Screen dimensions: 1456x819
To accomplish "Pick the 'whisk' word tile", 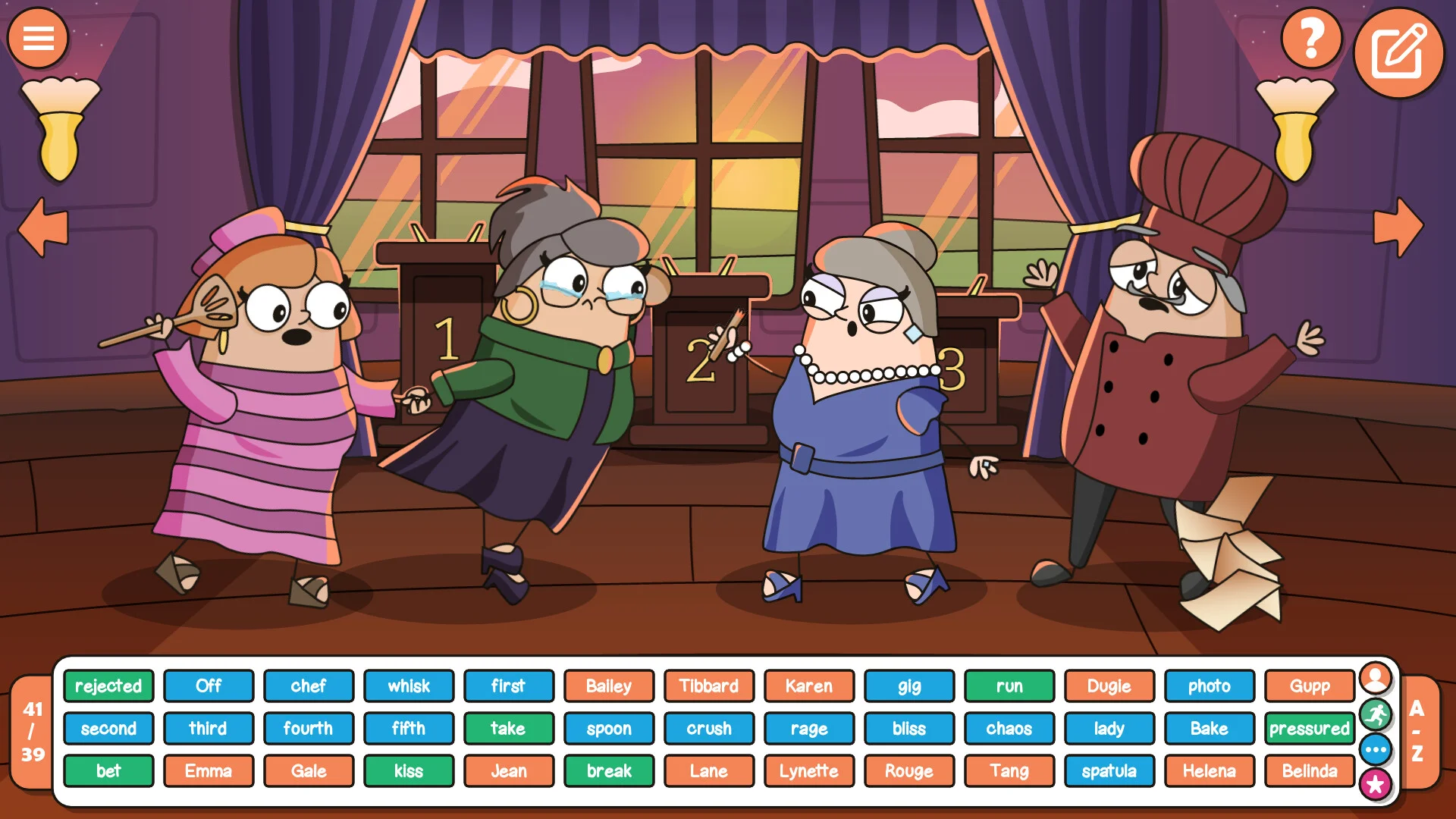I will pos(409,686).
